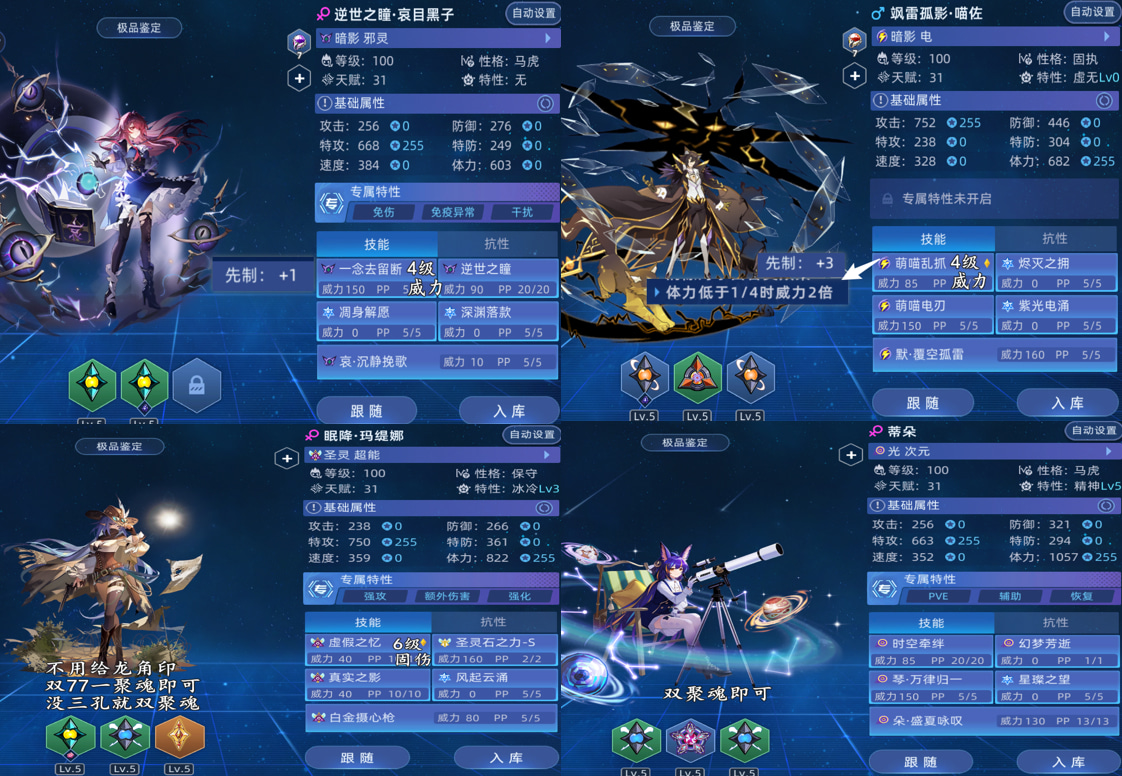The width and height of the screenshot is (1122, 776).
Task: Select the 虚假之忆 skill
Action: [x=367, y=650]
